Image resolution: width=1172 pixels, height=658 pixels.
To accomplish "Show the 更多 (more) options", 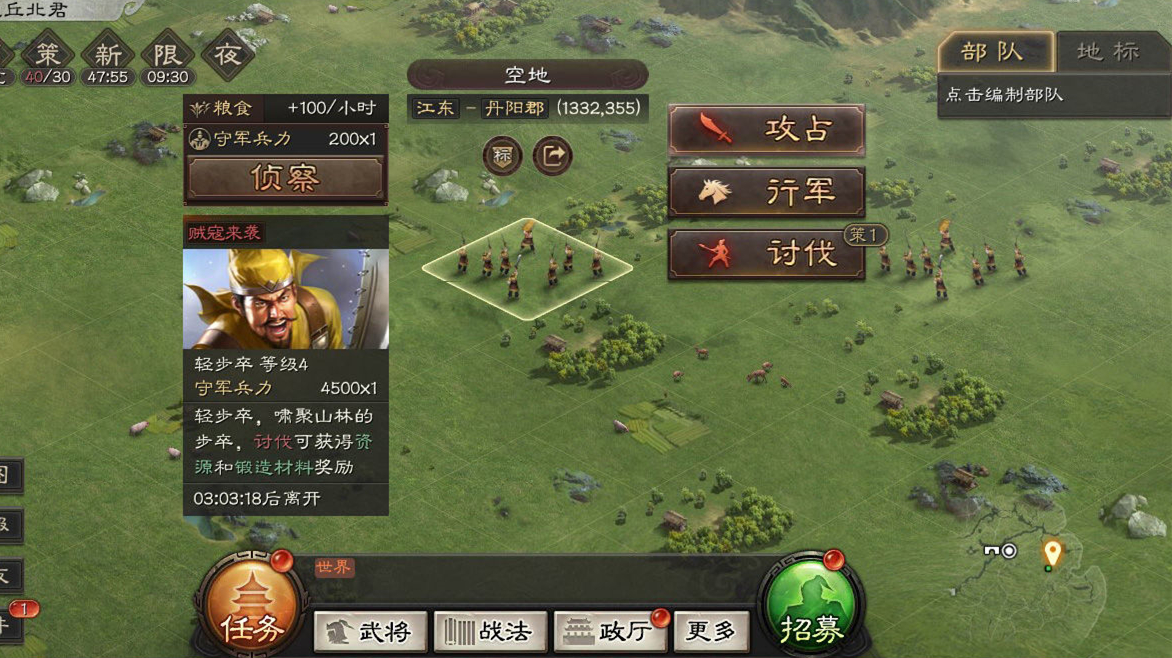I will point(711,631).
